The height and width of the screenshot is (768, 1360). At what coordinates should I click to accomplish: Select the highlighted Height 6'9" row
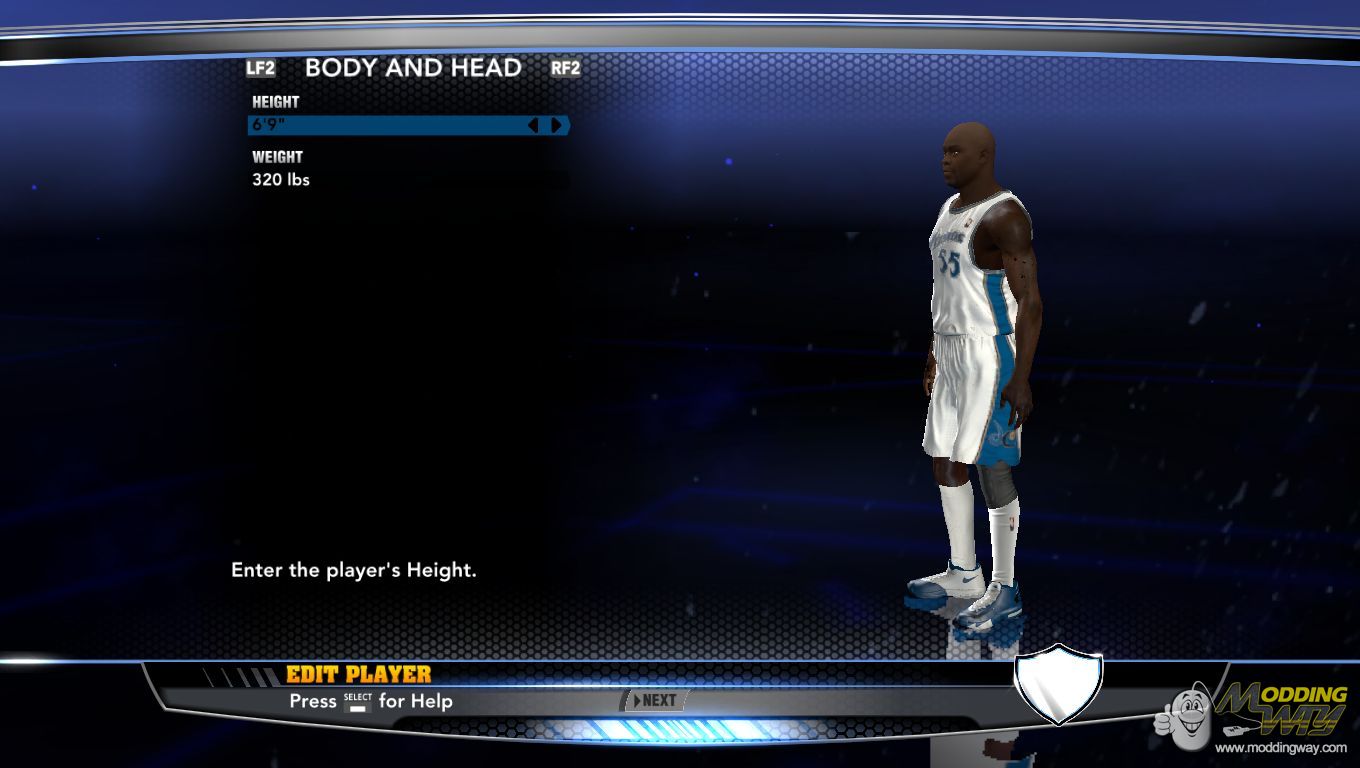(385, 125)
